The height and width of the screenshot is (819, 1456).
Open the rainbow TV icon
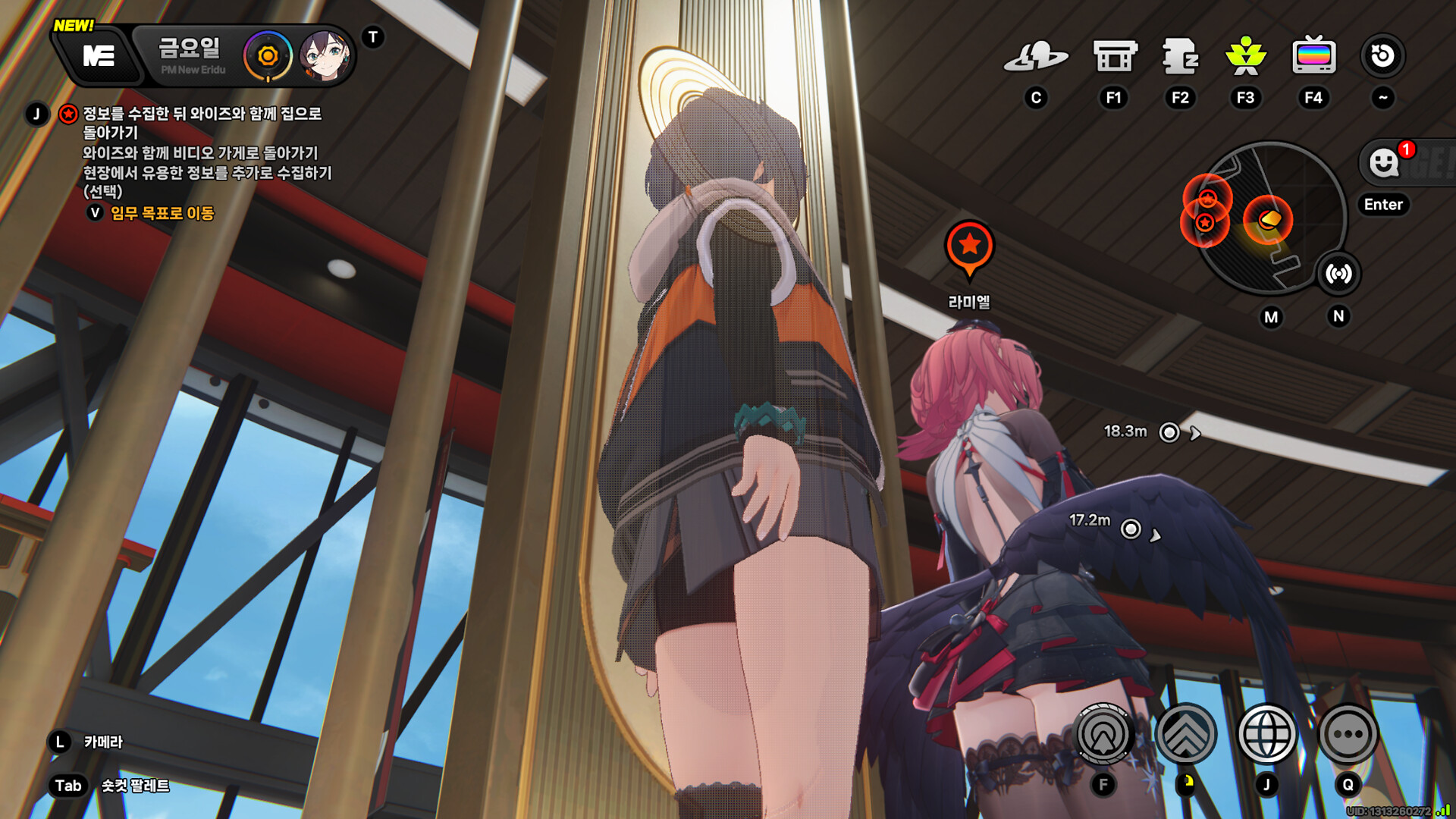[x=1313, y=57]
